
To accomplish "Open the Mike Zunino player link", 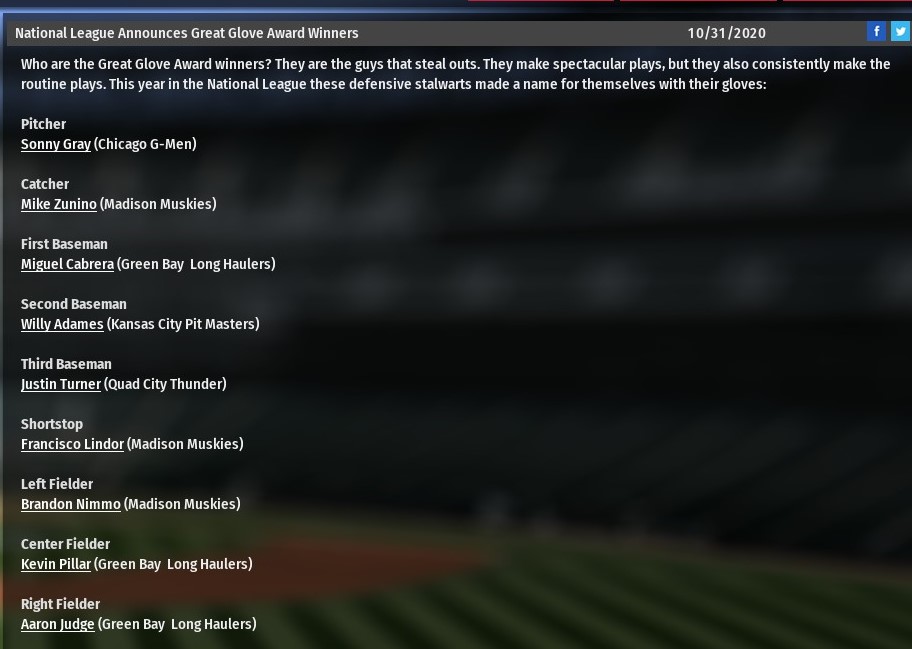I will coord(59,204).
